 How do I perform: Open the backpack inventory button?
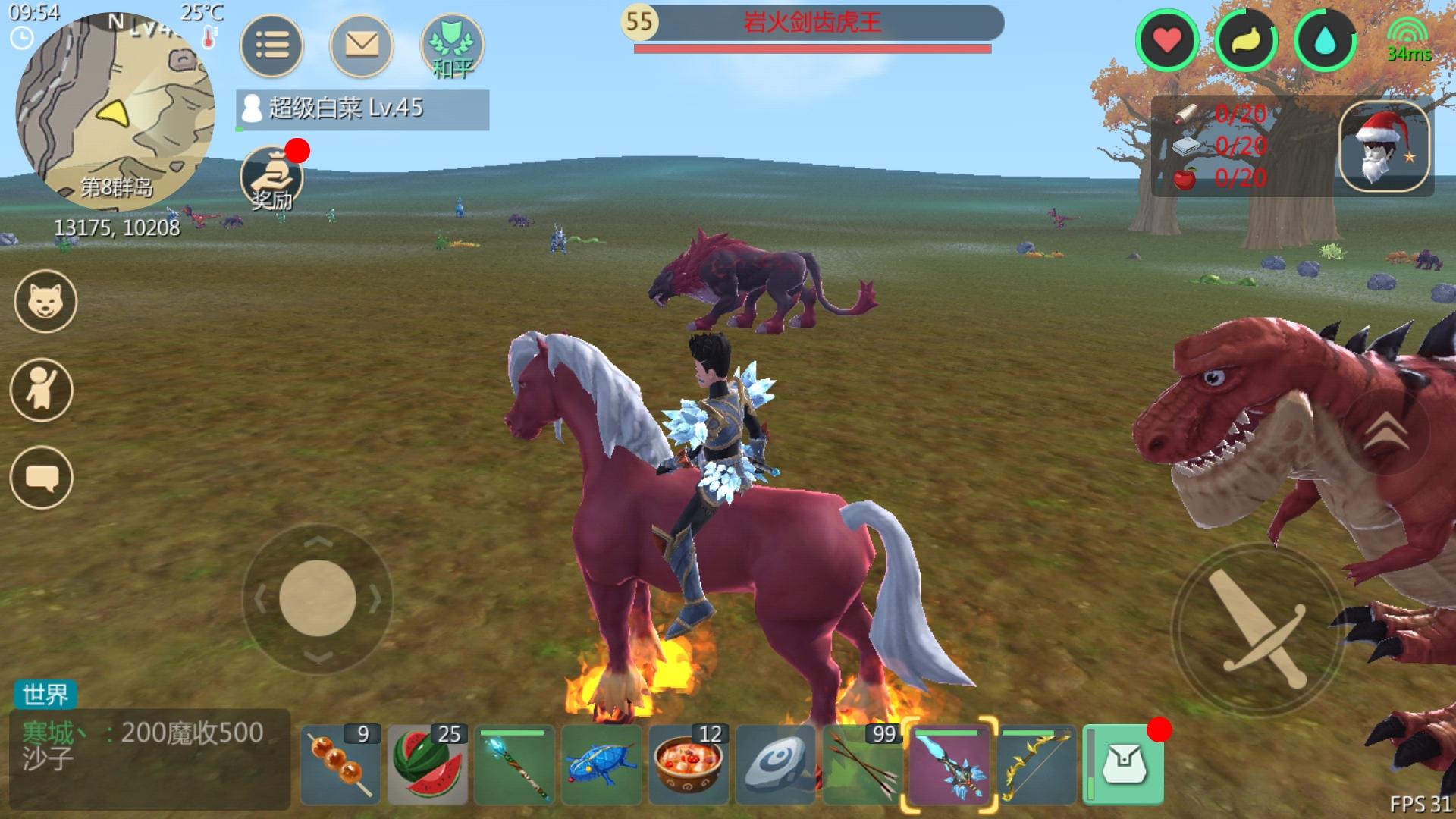click(1124, 764)
